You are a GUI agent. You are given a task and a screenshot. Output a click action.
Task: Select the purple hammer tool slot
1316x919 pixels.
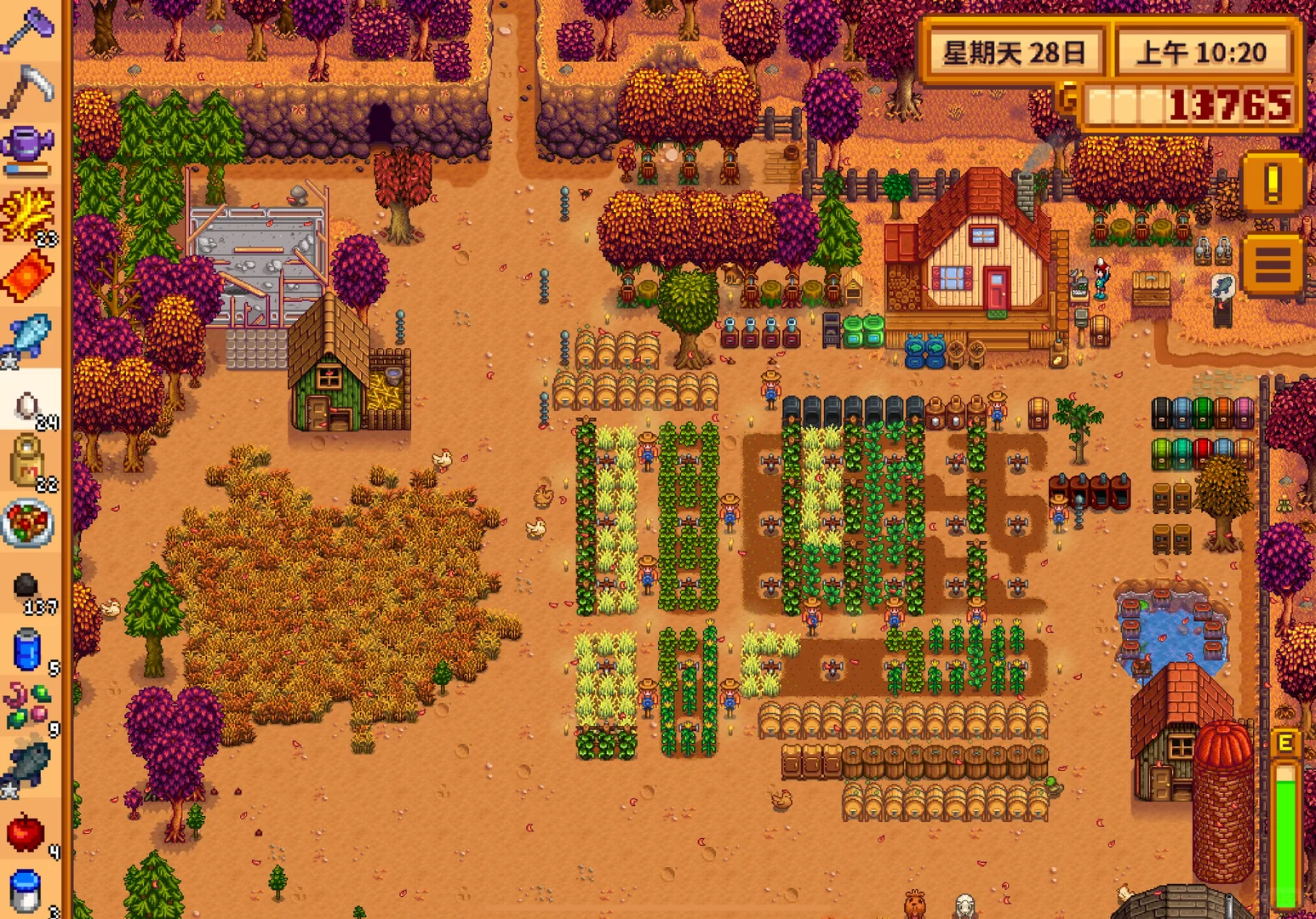point(29,31)
